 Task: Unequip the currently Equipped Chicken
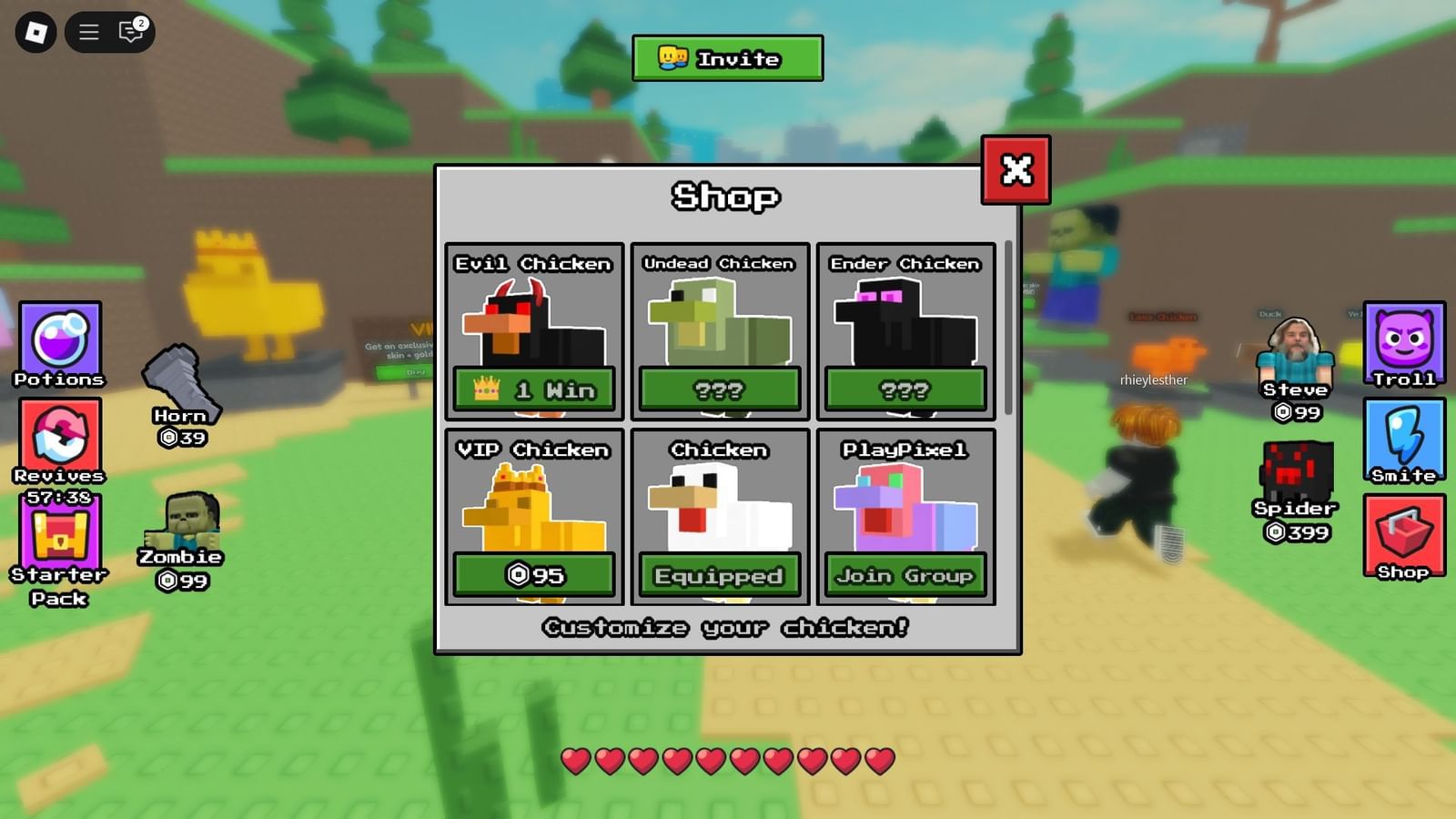pyautogui.click(x=719, y=575)
